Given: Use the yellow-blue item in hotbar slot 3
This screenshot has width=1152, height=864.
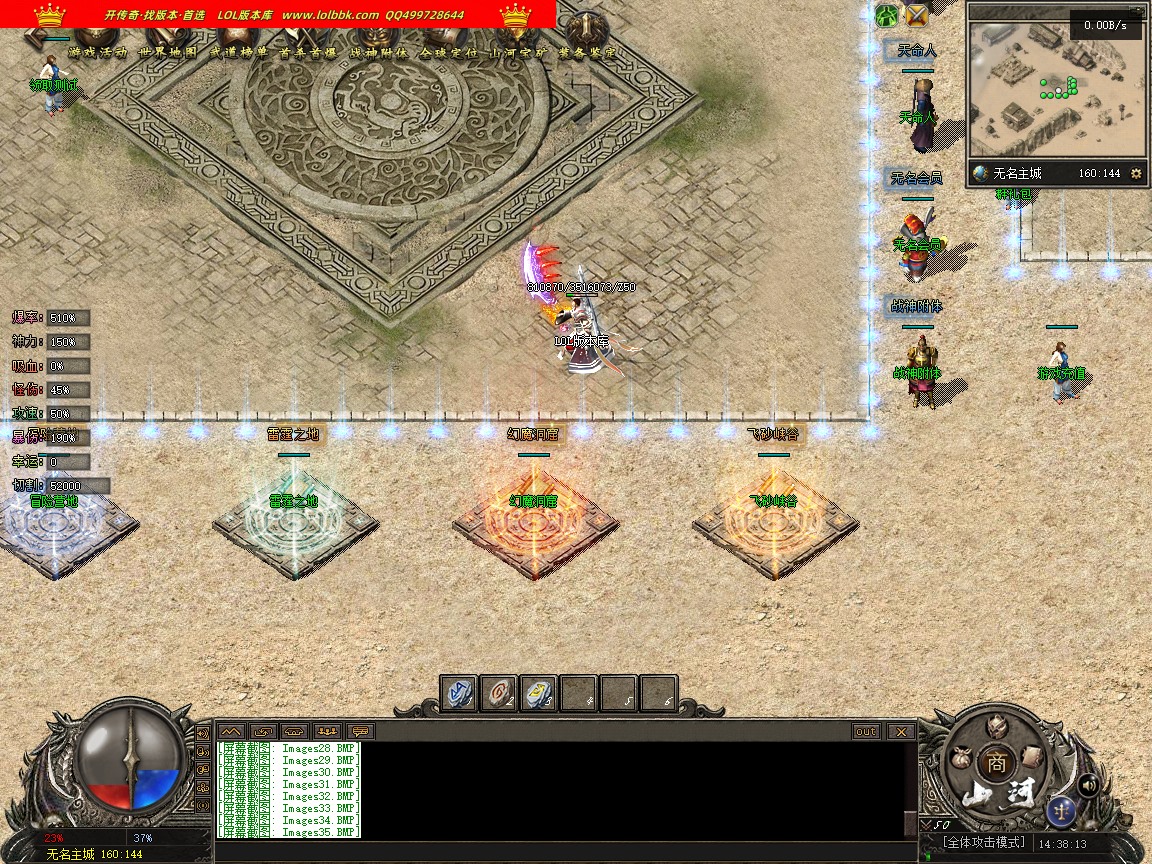Looking at the screenshot, I should point(538,693).
